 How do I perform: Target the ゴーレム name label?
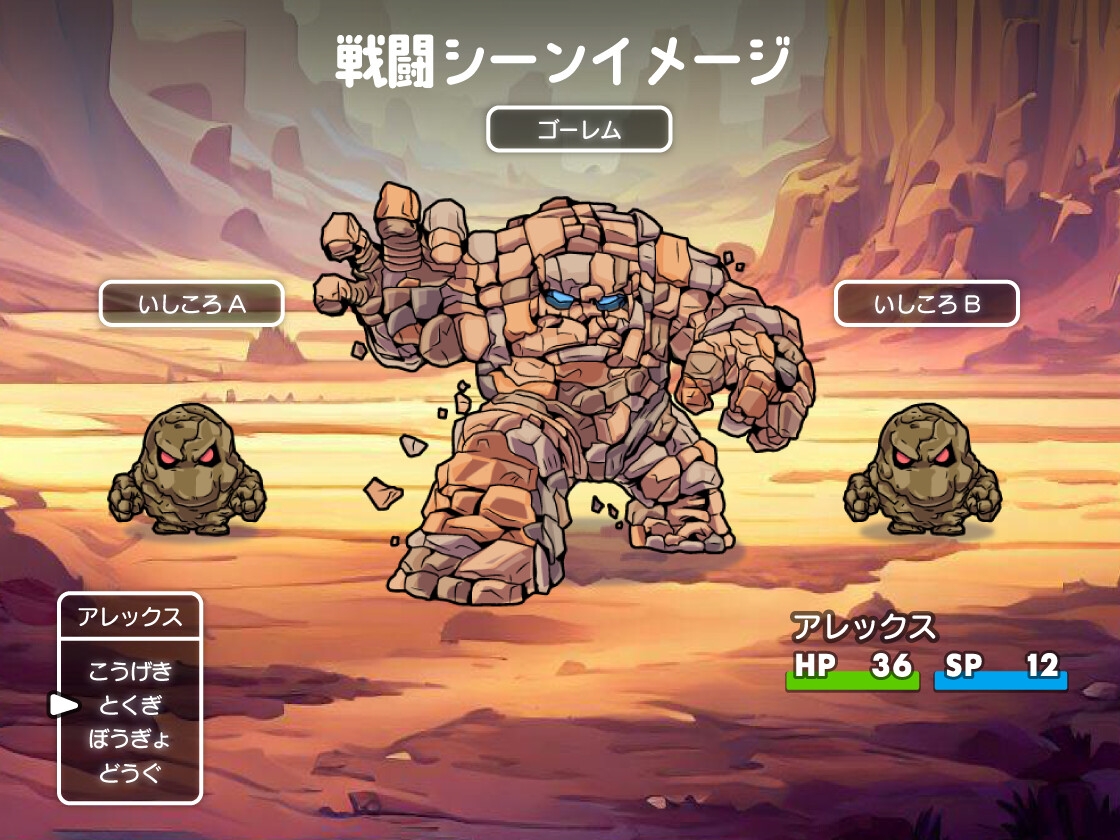pos(578,129)
